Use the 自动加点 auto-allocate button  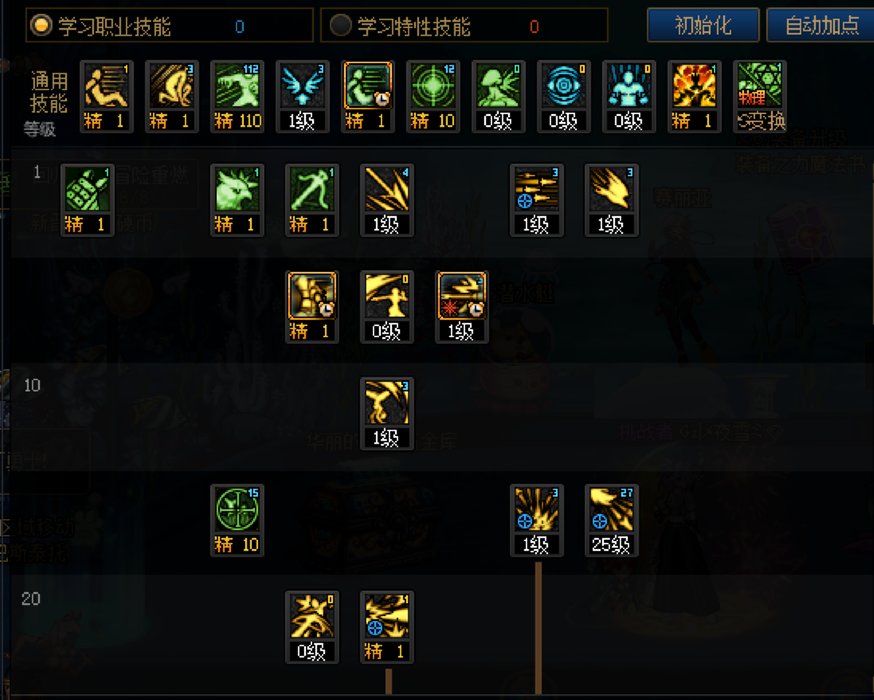pyautogui.click(x=821, y=25)
